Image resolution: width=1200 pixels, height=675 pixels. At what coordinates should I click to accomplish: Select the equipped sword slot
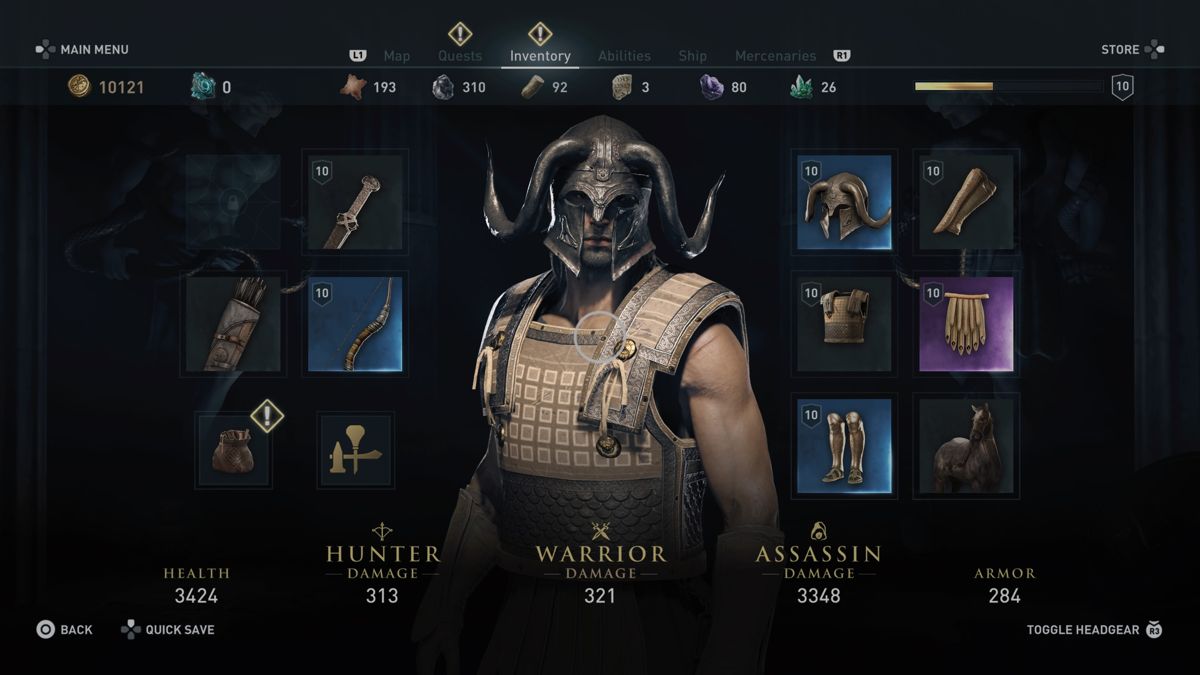point(355,203)
